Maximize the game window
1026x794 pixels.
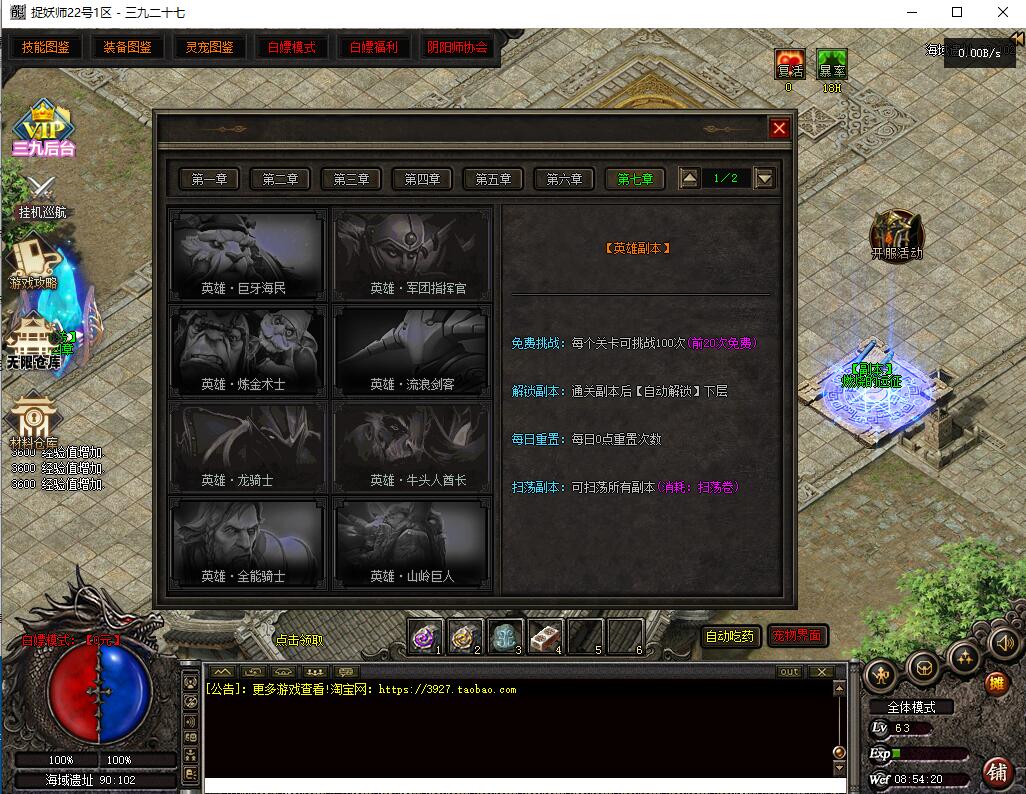[x=957, y=12]
